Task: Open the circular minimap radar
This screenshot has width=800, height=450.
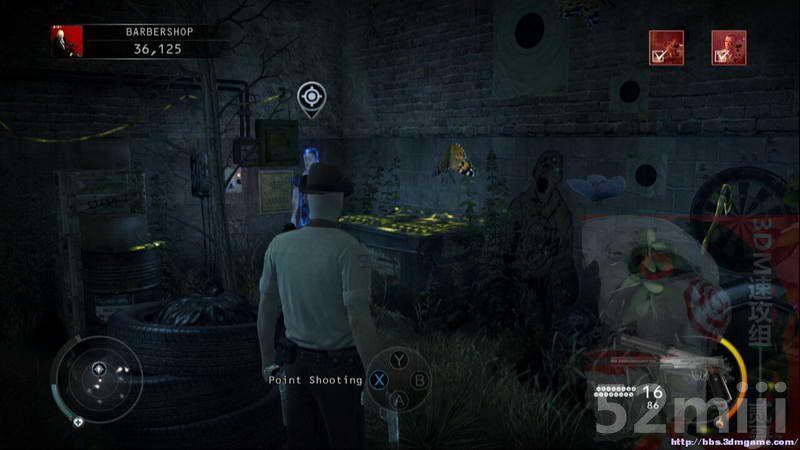Action: 97,378
